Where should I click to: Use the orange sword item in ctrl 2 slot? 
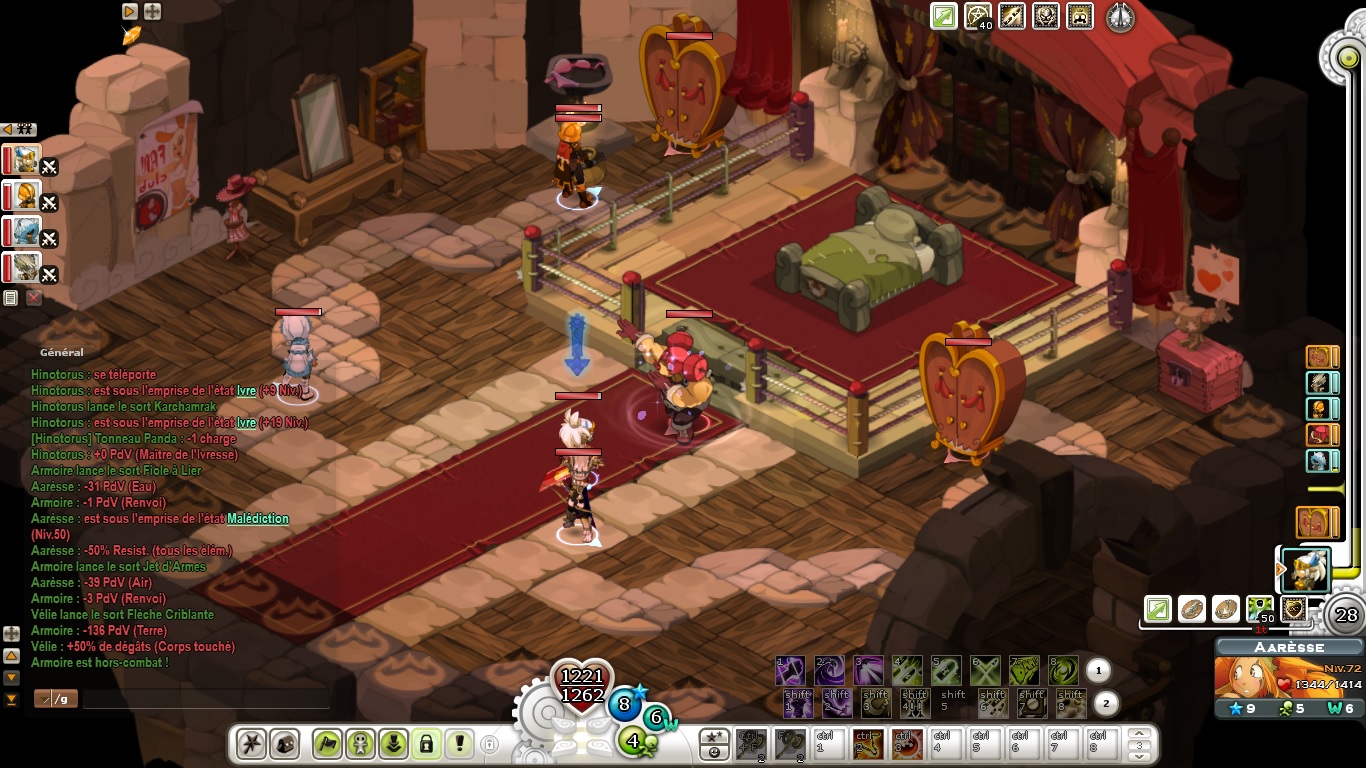[869, 744]
